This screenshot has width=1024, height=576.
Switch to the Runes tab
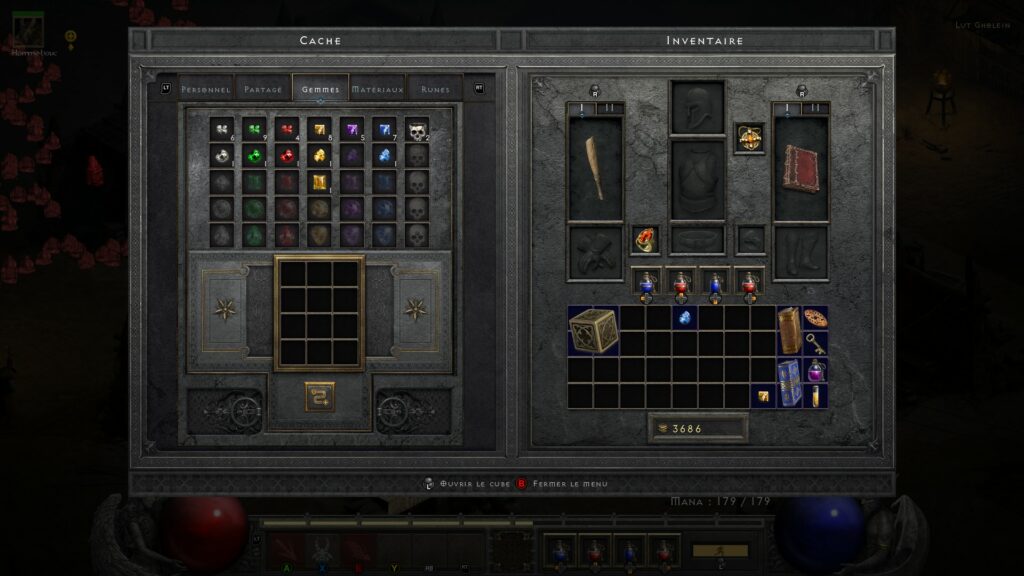(x=435, y=89)
